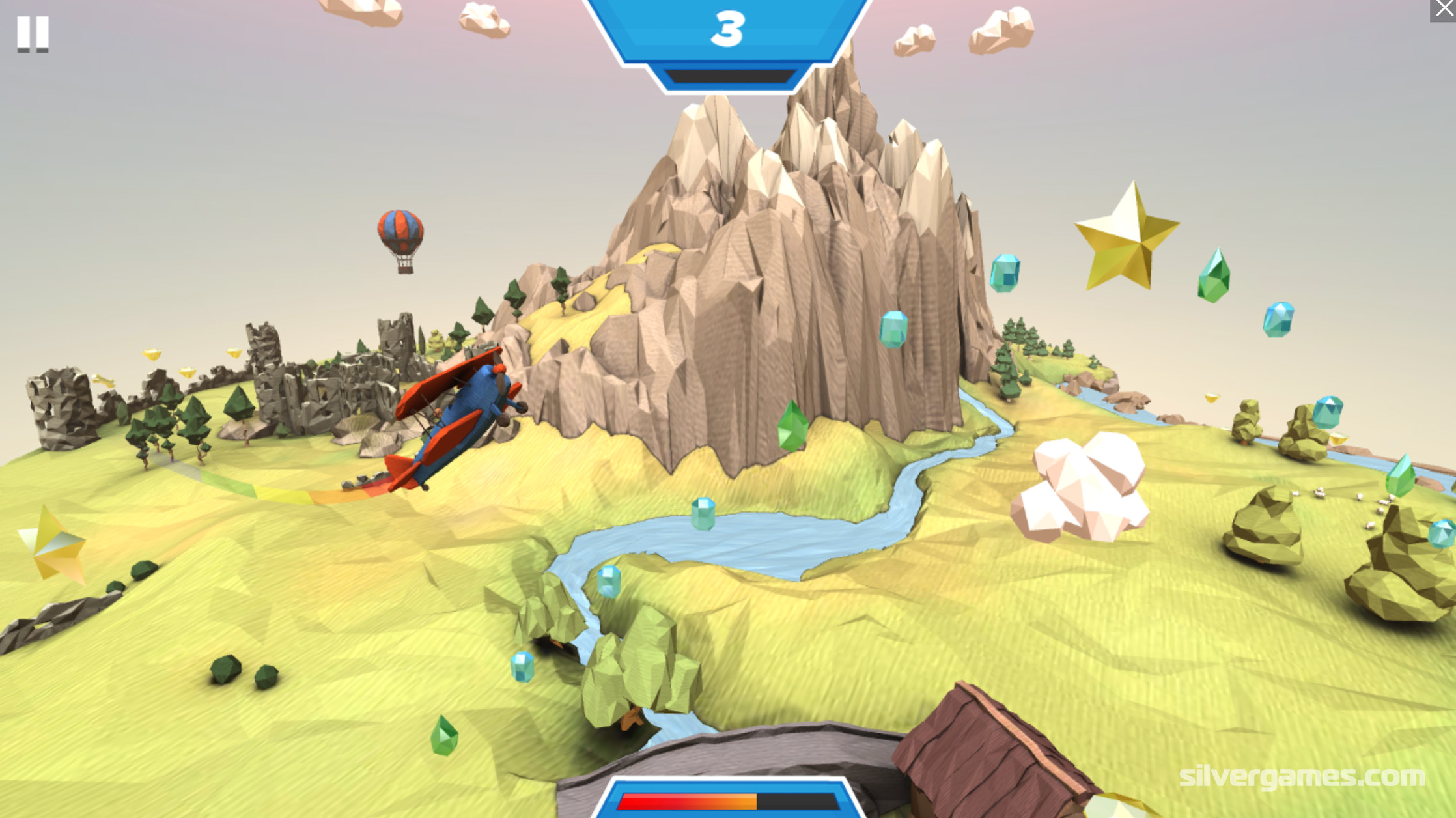The image size is (1456, 818).
Task: Close the game overlay with the X
Action: [x=1444, y=9]
